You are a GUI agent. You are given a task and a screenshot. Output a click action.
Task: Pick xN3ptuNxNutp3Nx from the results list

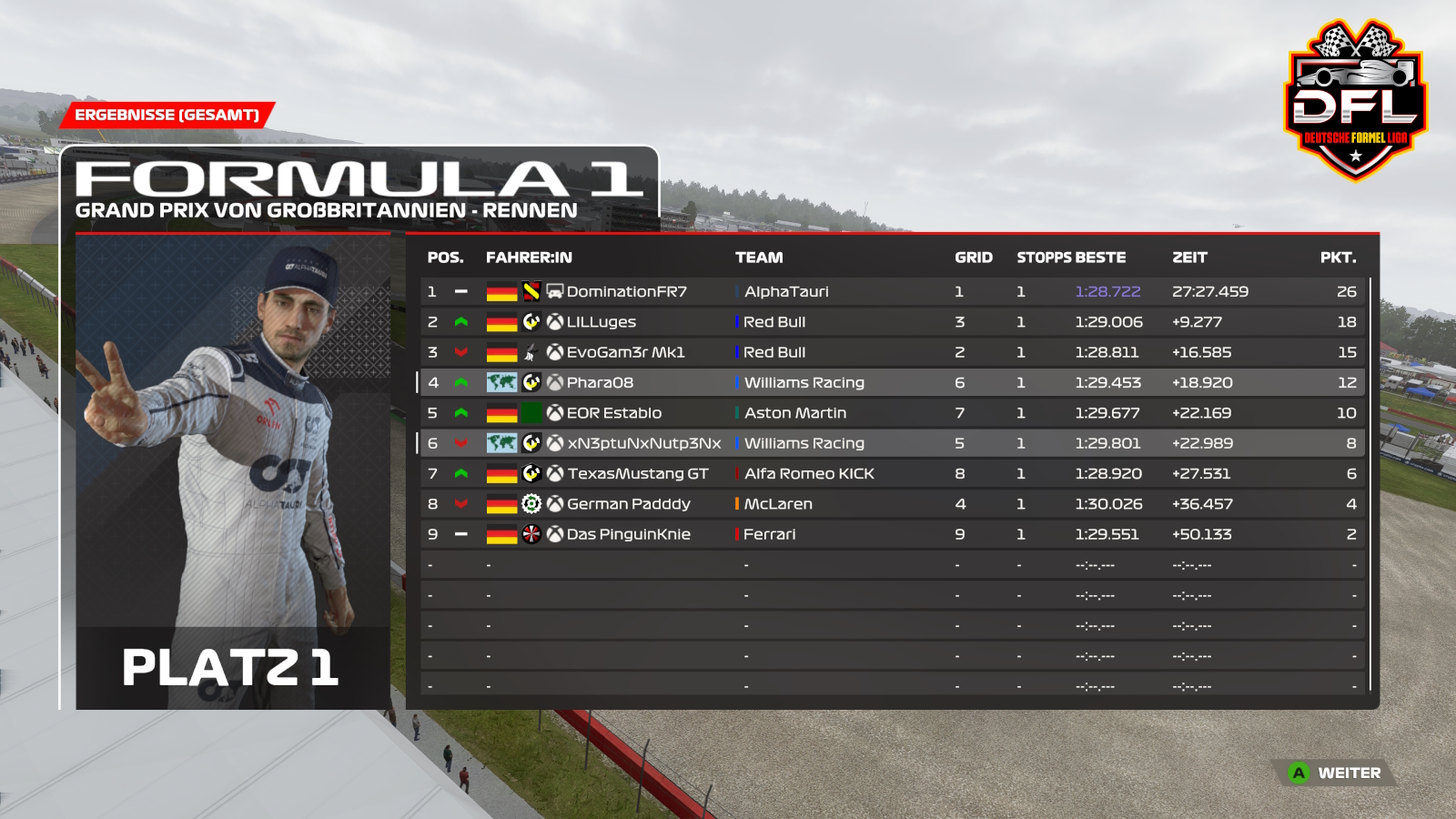point(644,443)
